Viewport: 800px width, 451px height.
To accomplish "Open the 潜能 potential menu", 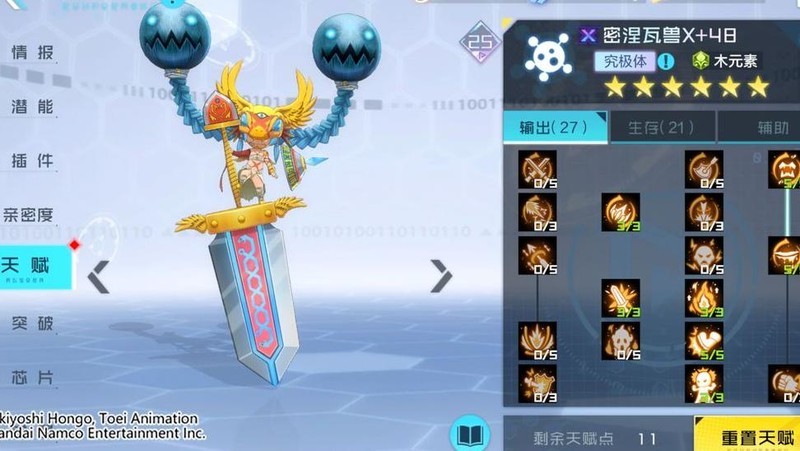I will tap(32, 107).
